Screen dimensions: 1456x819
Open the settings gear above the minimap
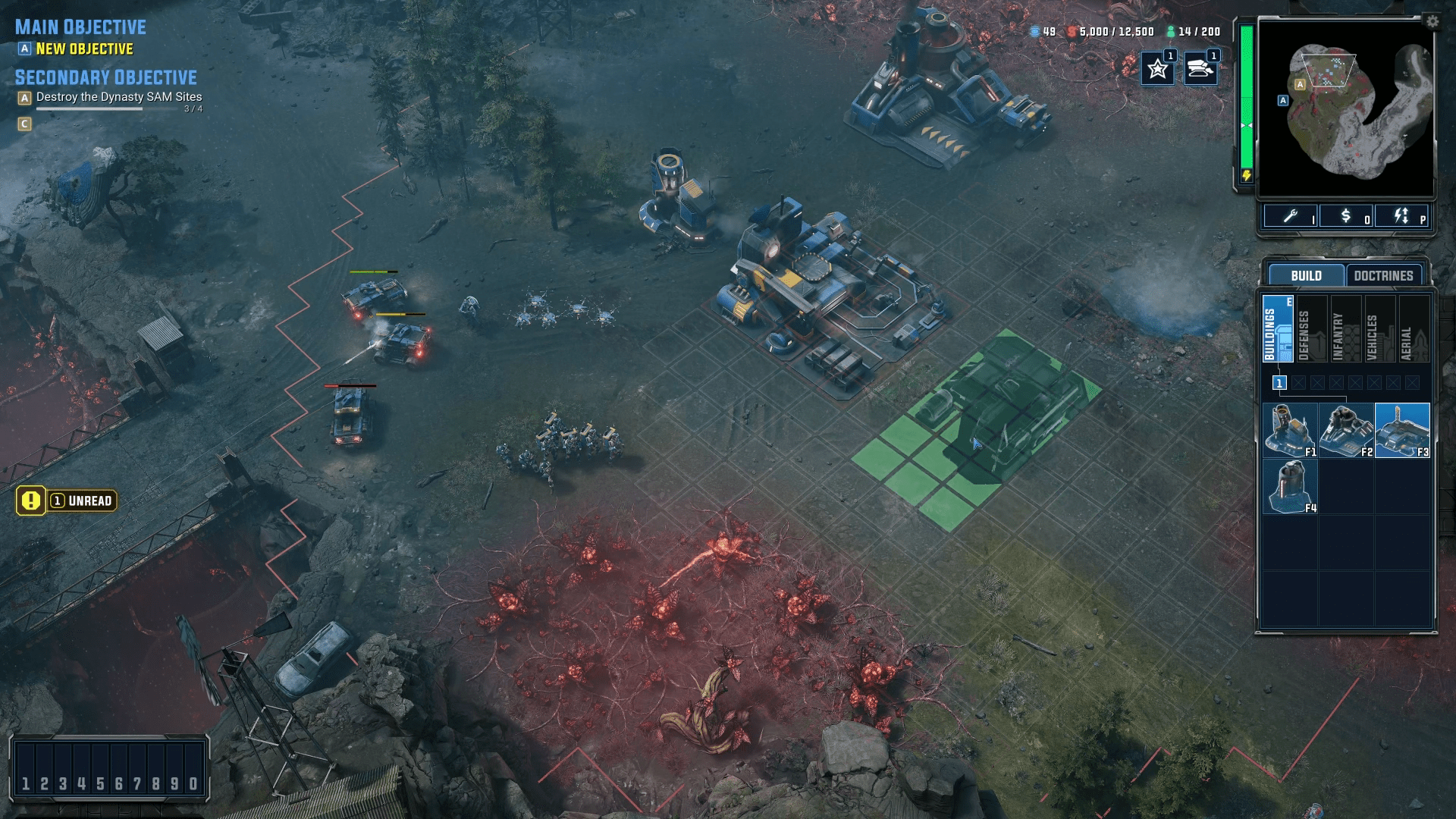click(x=1432, y=23)
